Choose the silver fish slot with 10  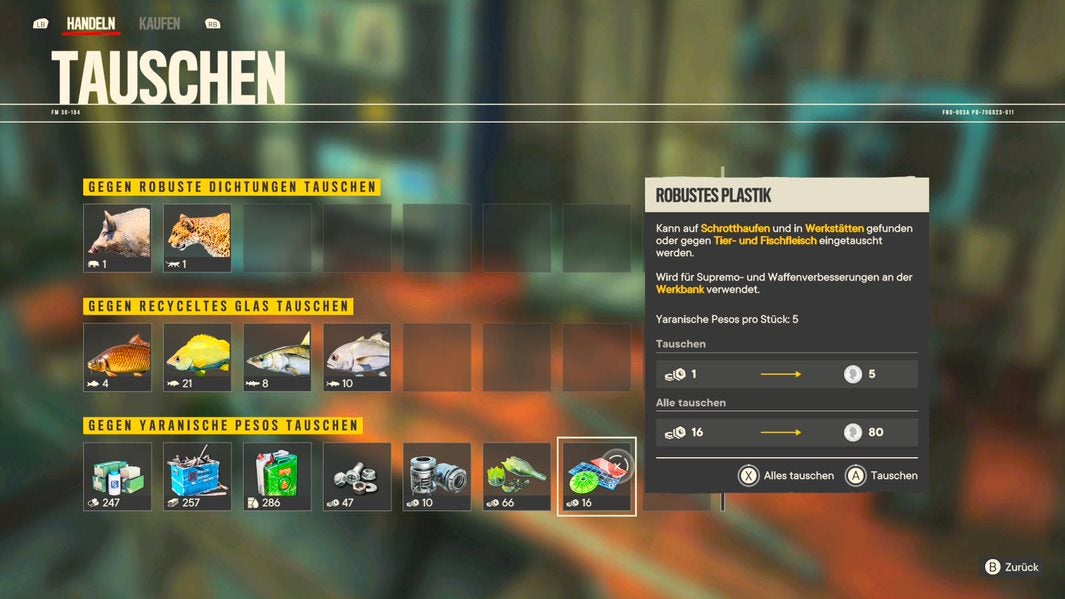tap(357, 356)
